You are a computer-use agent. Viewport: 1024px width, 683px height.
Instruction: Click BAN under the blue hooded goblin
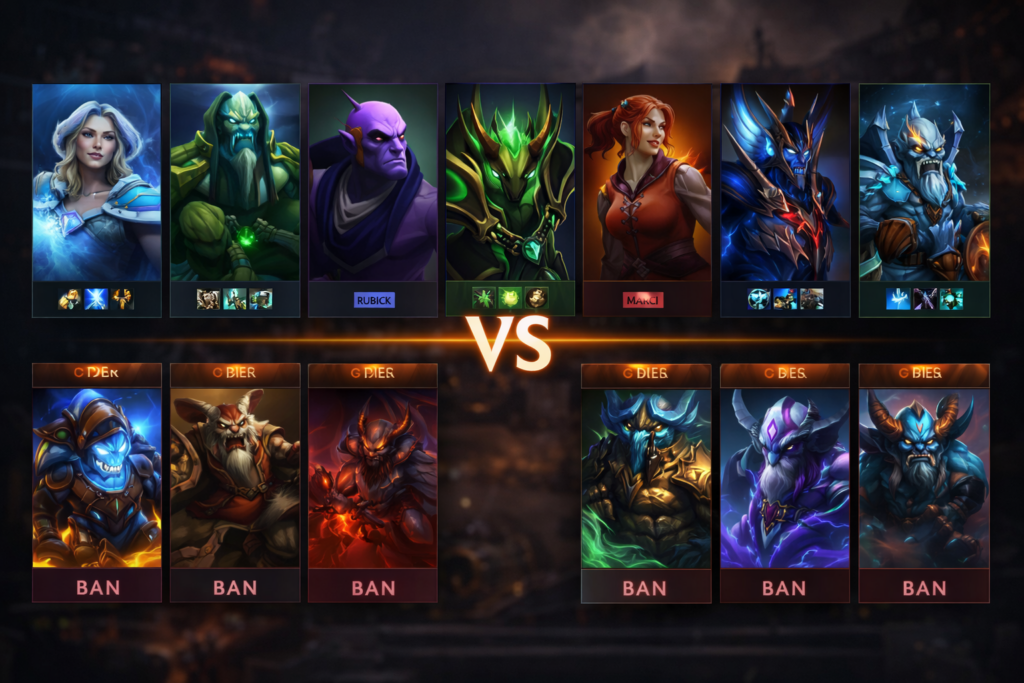[x=97, y=587]
